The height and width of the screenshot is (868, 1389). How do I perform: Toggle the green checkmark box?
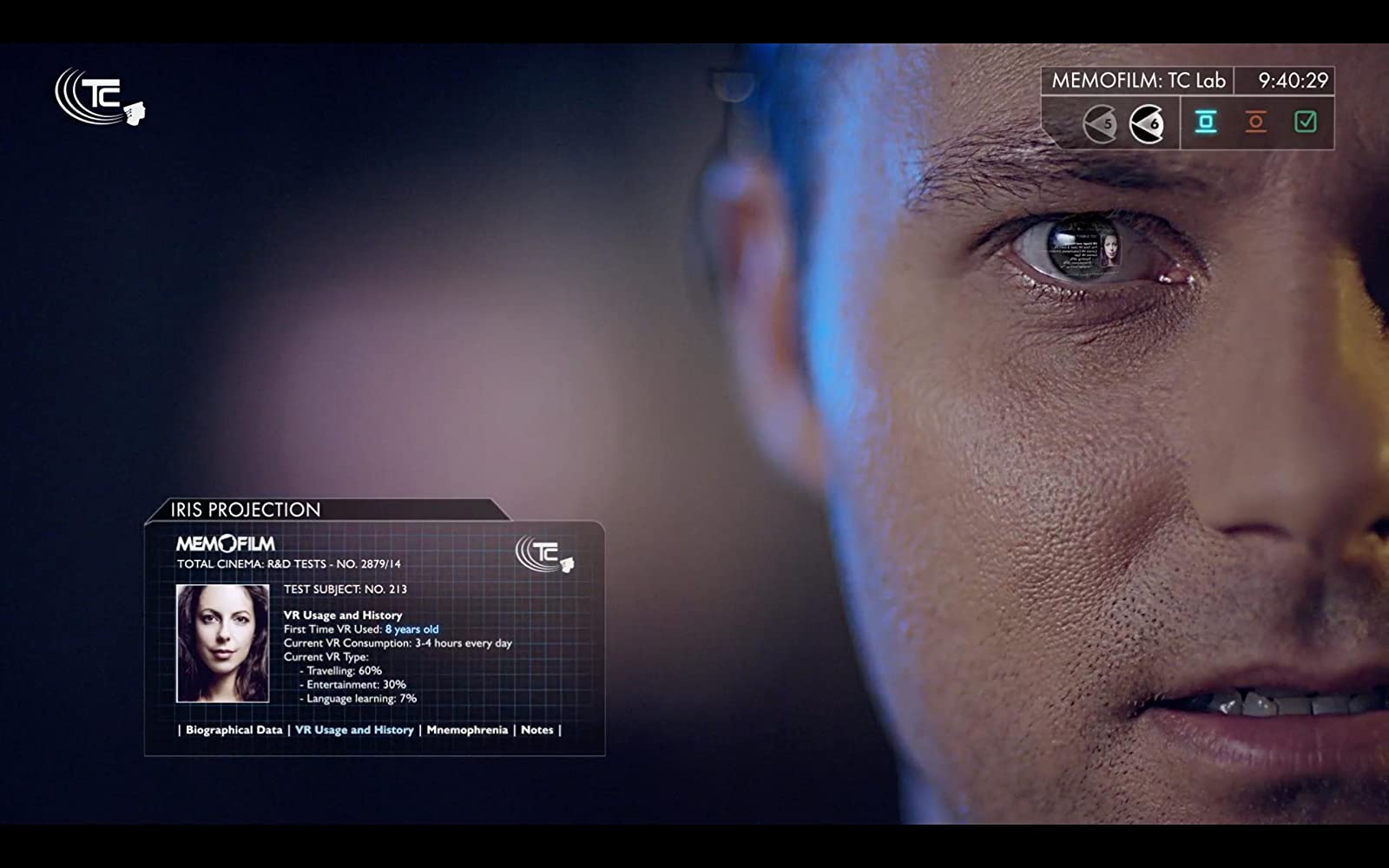click(1305, 122)
